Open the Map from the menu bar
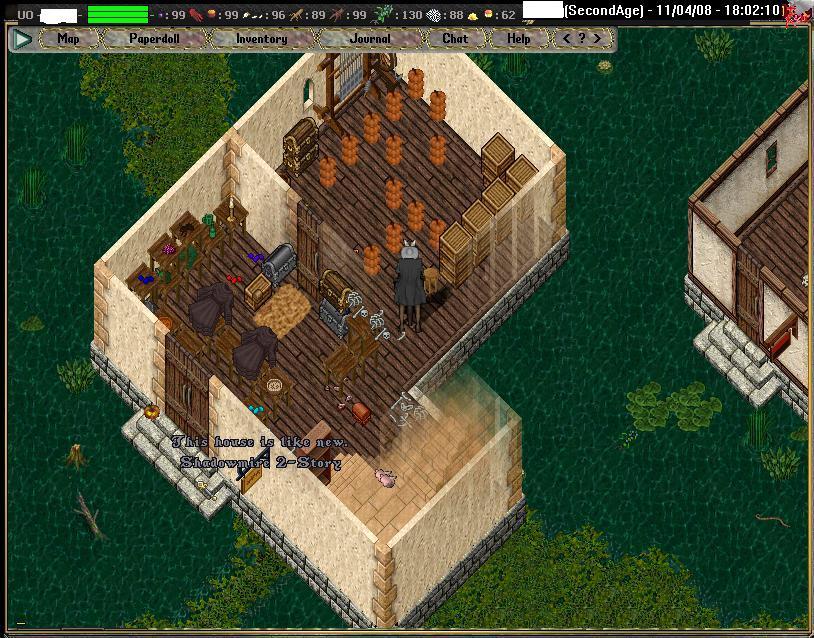Image resolution: width=814 pixels, height=638 pixels. tap(68, 39)
